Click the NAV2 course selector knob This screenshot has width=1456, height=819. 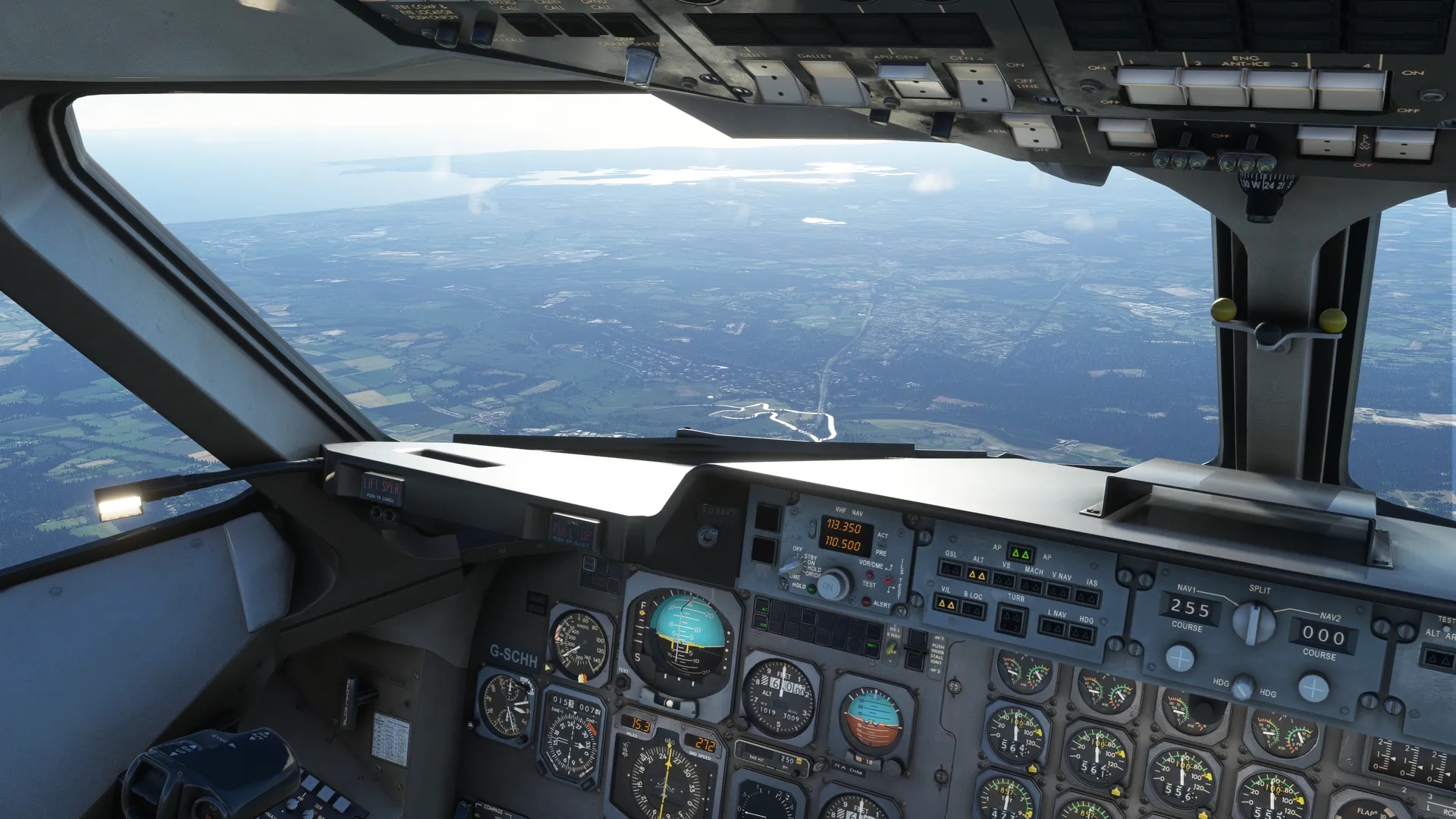click(1313, 688)
